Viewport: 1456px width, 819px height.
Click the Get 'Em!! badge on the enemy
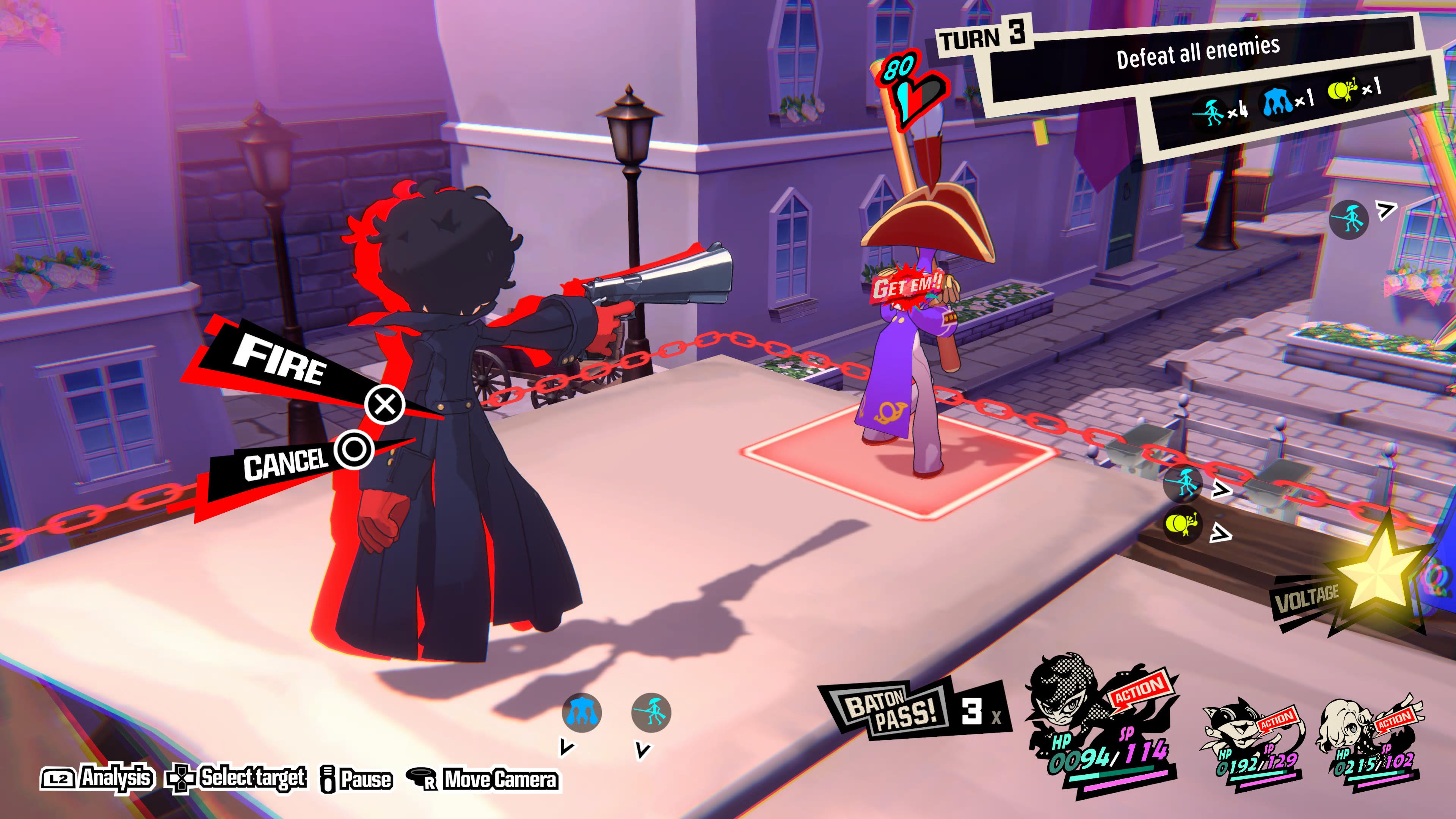point(908,287)
